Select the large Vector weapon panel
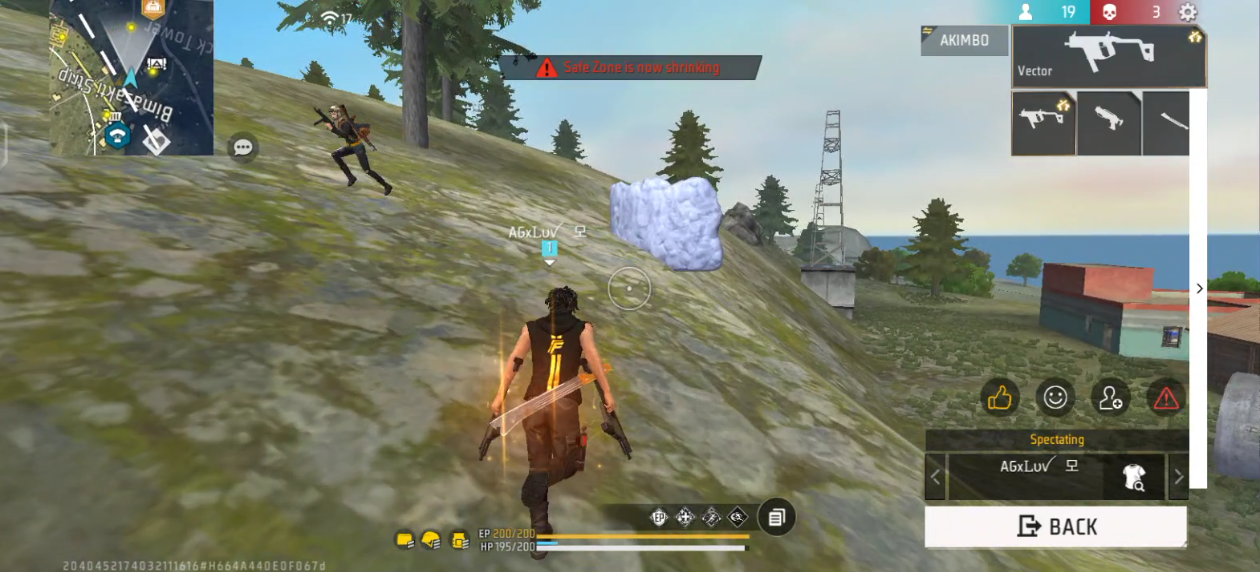The image size is (1260, 572). [x=1108, y=56]
